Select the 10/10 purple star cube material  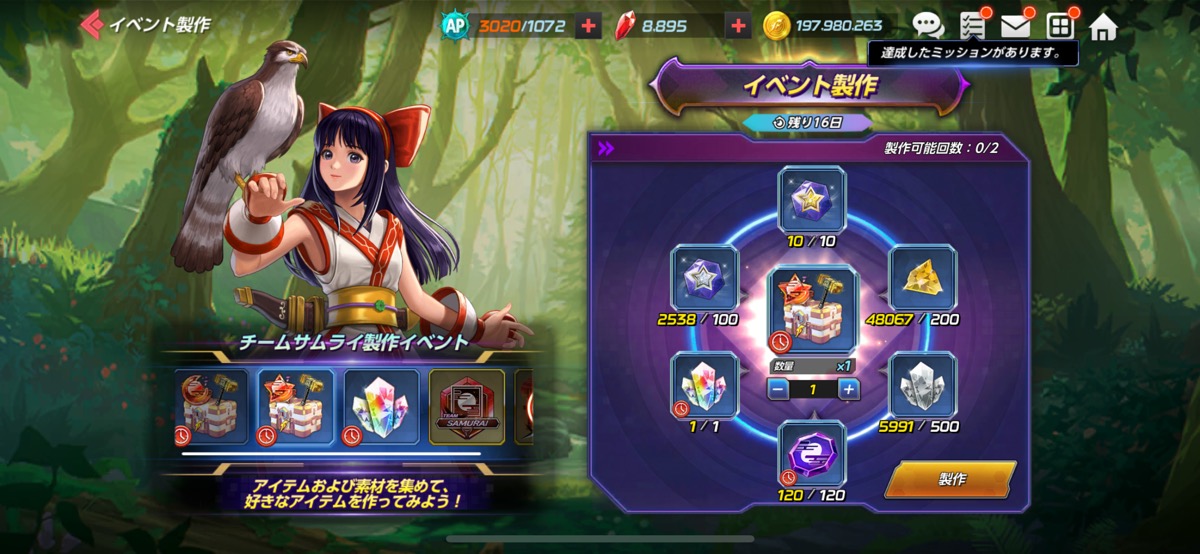[x=811, y=199]
